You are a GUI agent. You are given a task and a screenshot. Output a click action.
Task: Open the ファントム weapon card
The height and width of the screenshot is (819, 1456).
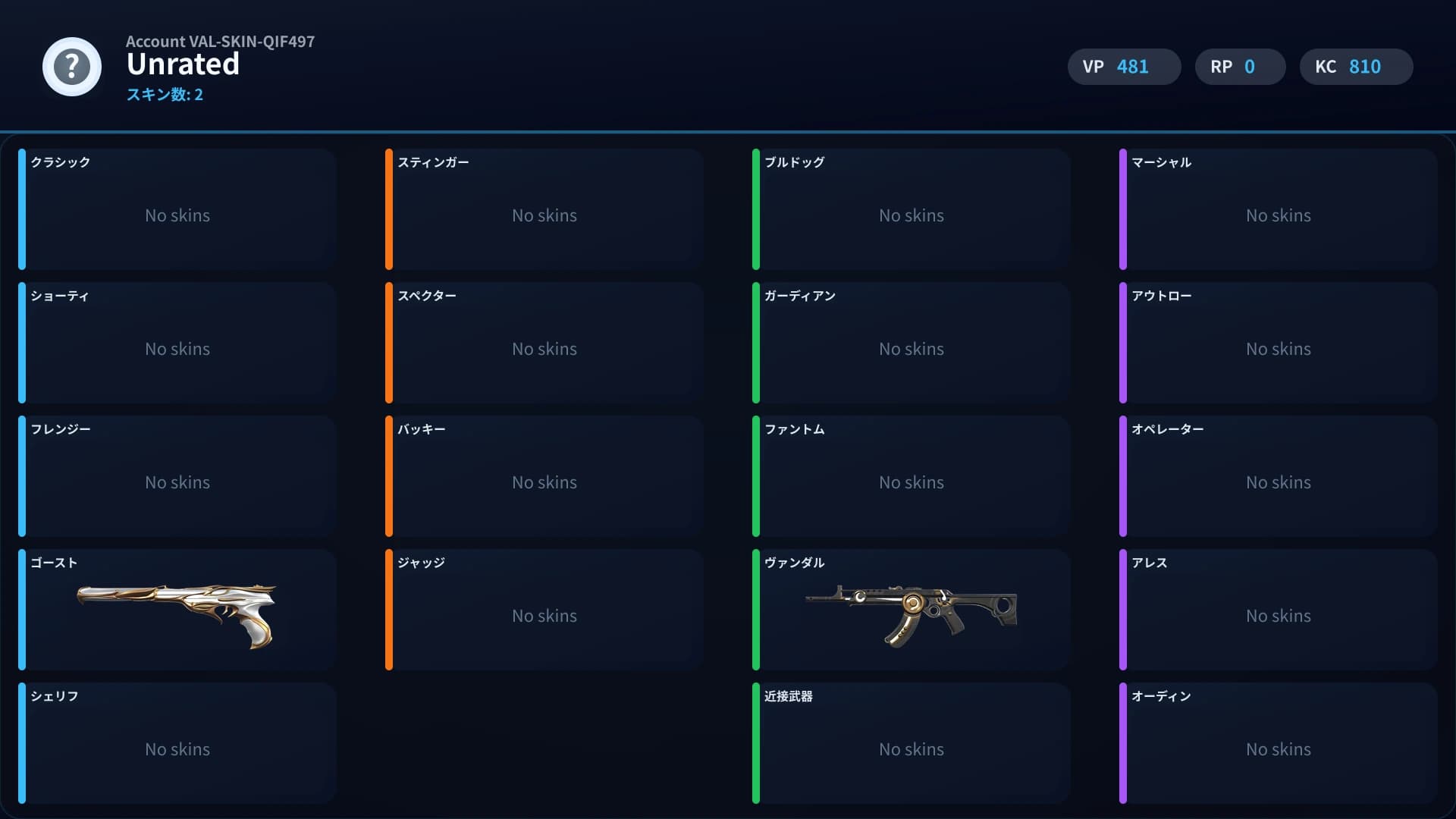[910, 476]
